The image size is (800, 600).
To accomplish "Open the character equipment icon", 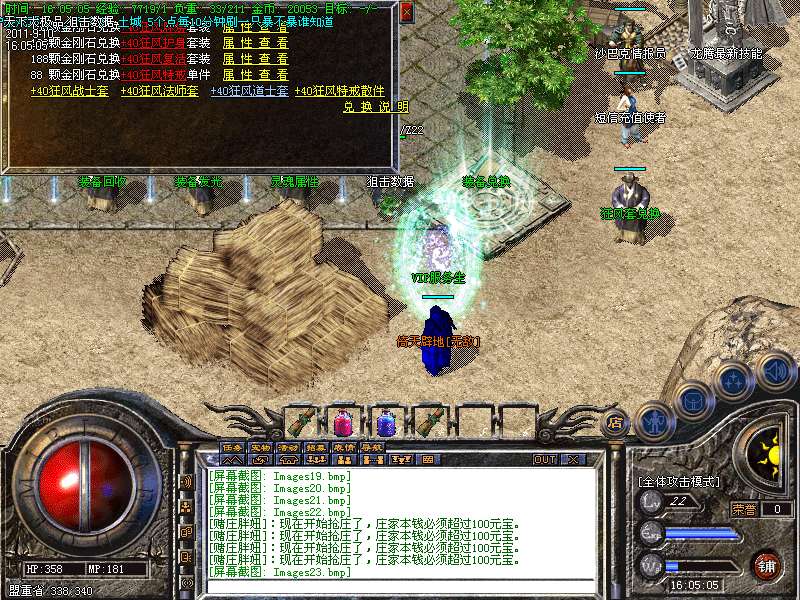I will point(653,421).
